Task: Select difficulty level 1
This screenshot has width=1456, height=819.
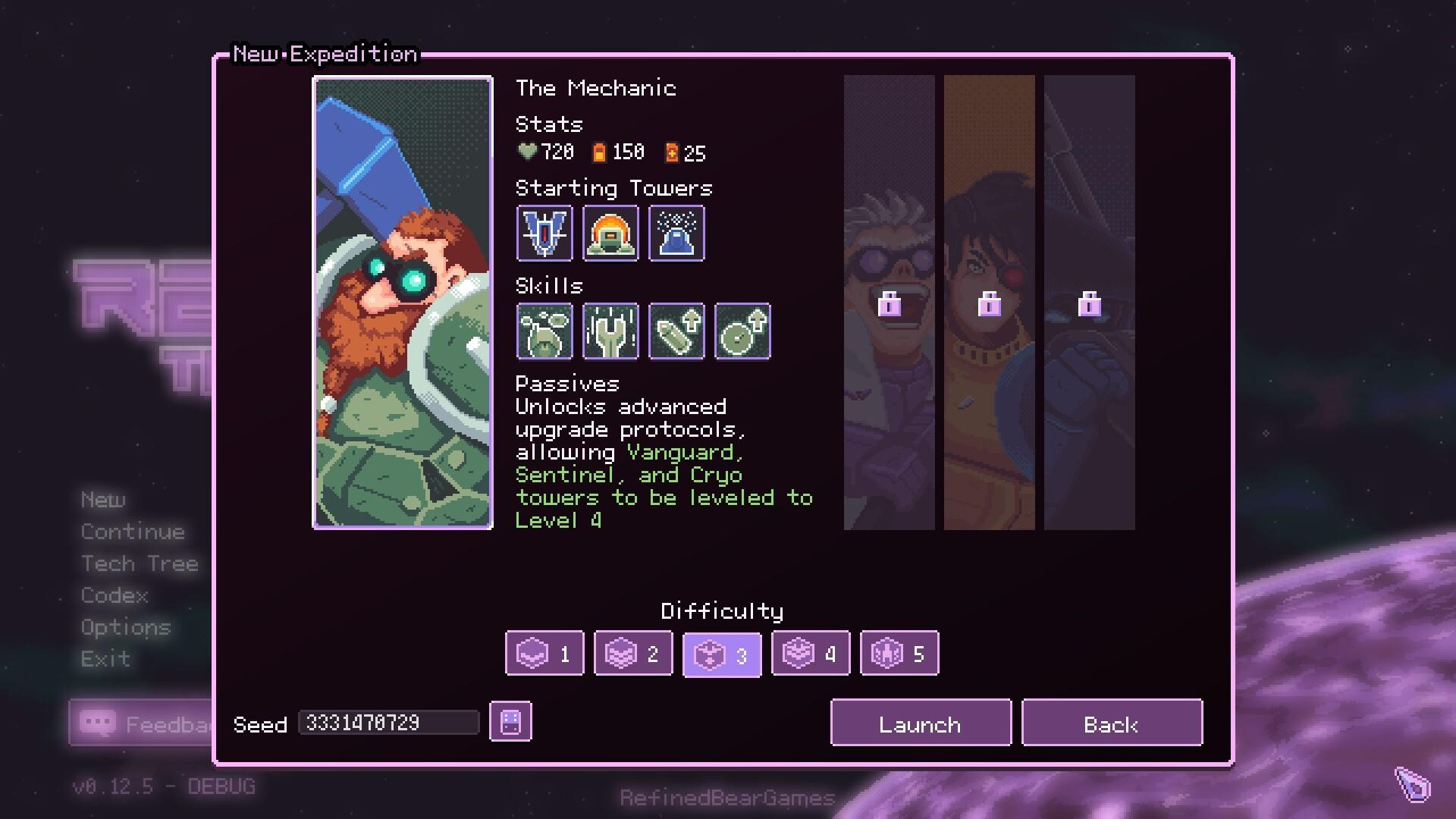Action: pyautogui.click(x=544, y=652)
